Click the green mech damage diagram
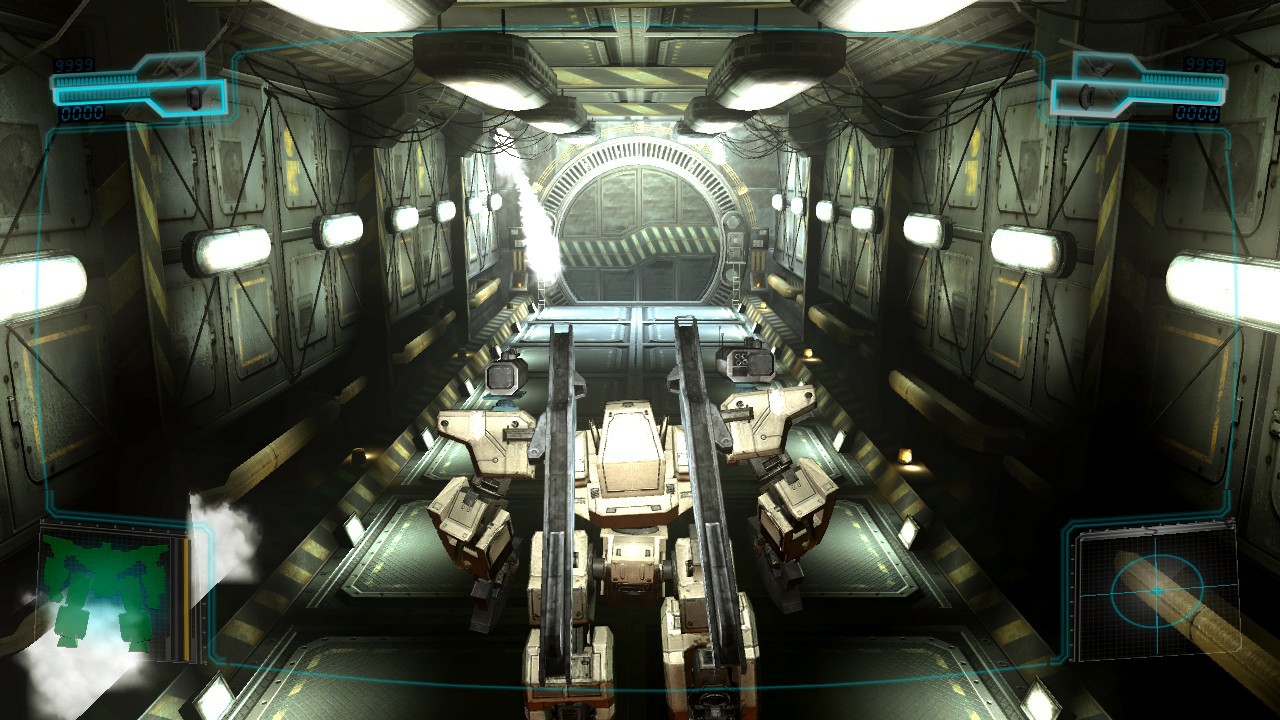The width and height of the screenshot is (1280, 720). point(105,590)
